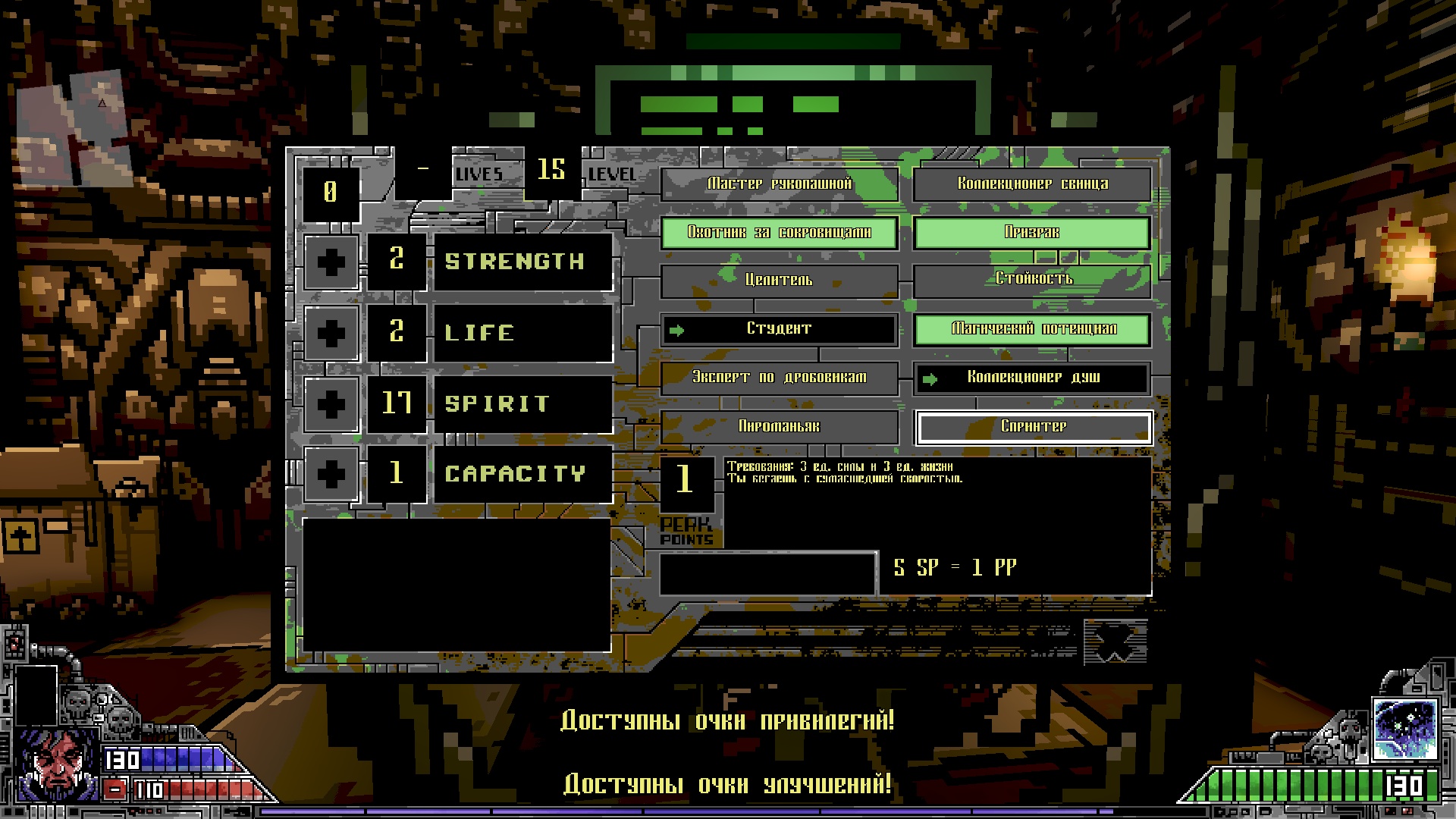
Task: Select the highlighted Спринтер perk
Action: (x=1032, y=427)
